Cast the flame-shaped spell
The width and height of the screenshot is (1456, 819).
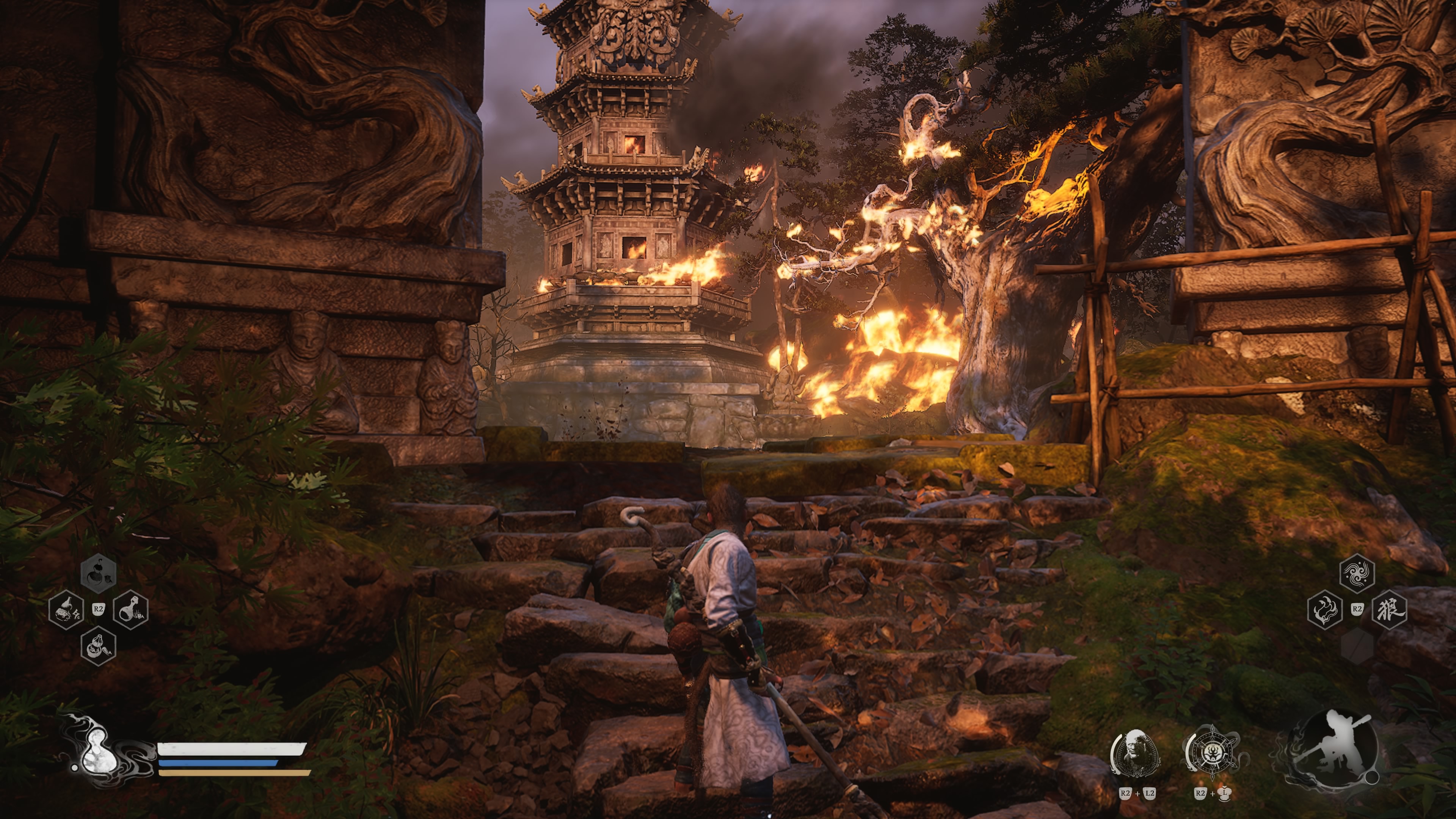[1324, 609]
